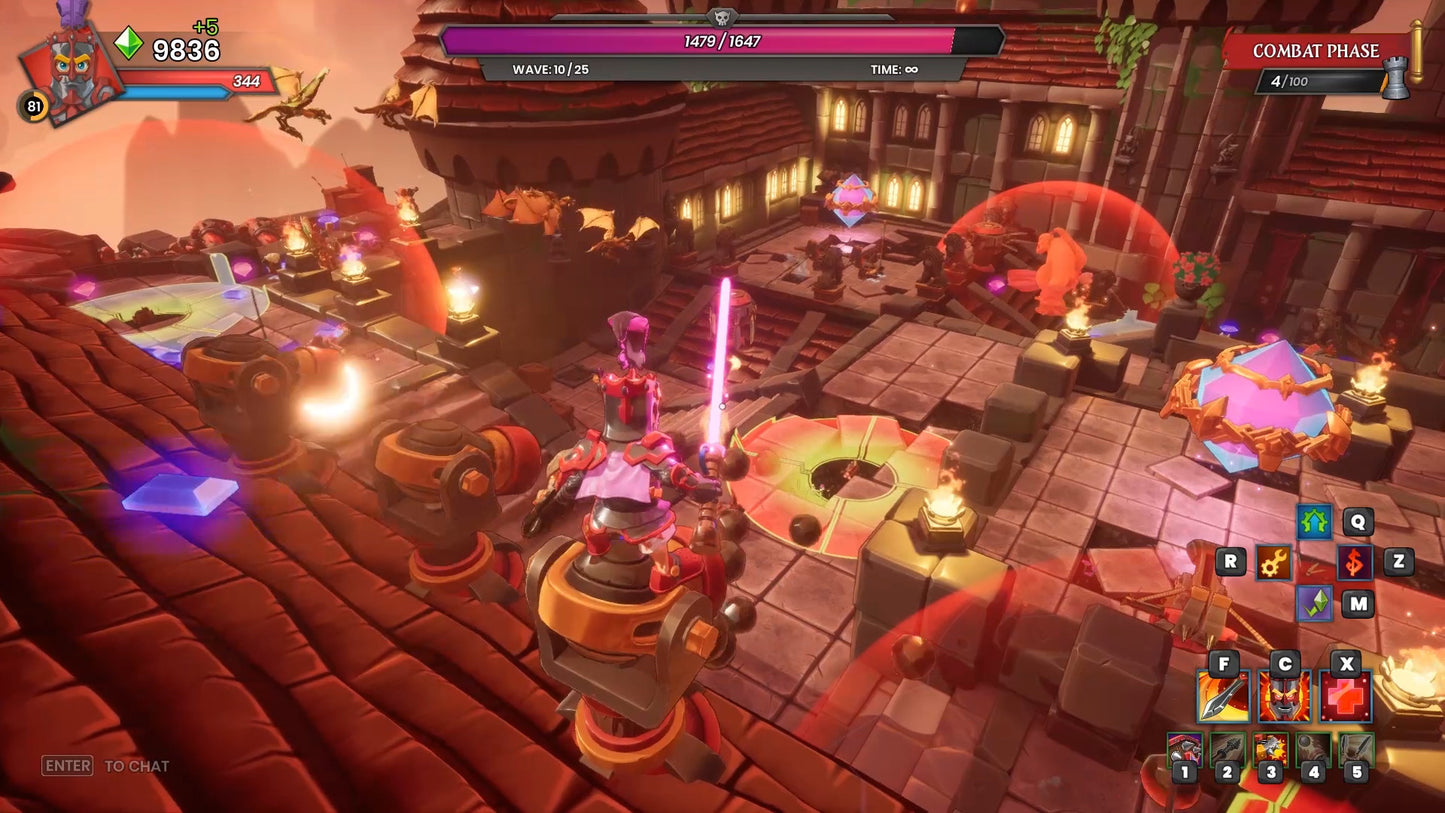Image resolution: width=1445 pixels, height=813 pixels.
Task: Choose the orange wrench repair icon
Action: pyautogui.click(x=1273, y=562)
